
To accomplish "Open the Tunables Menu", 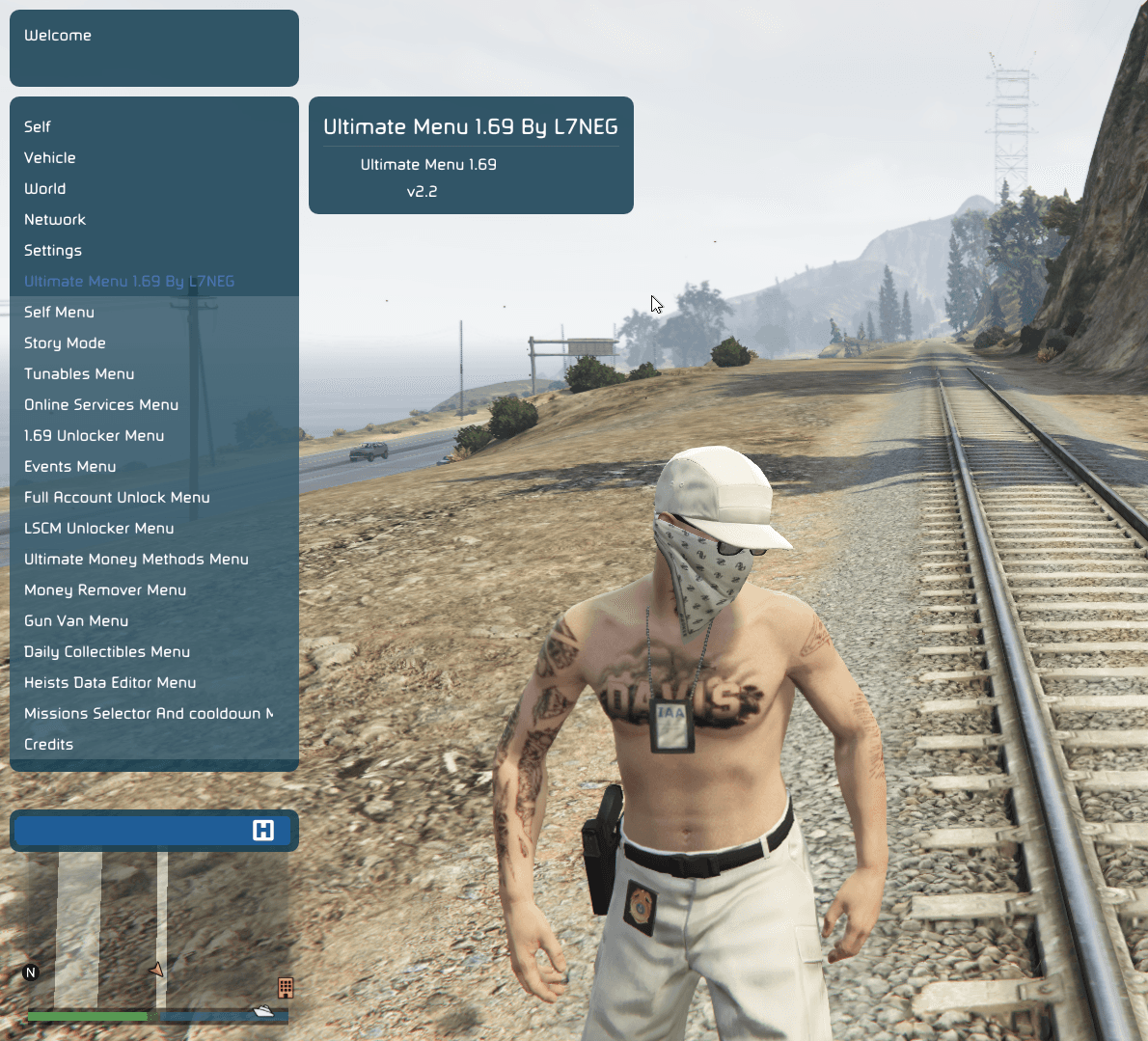I will (79, 373).
